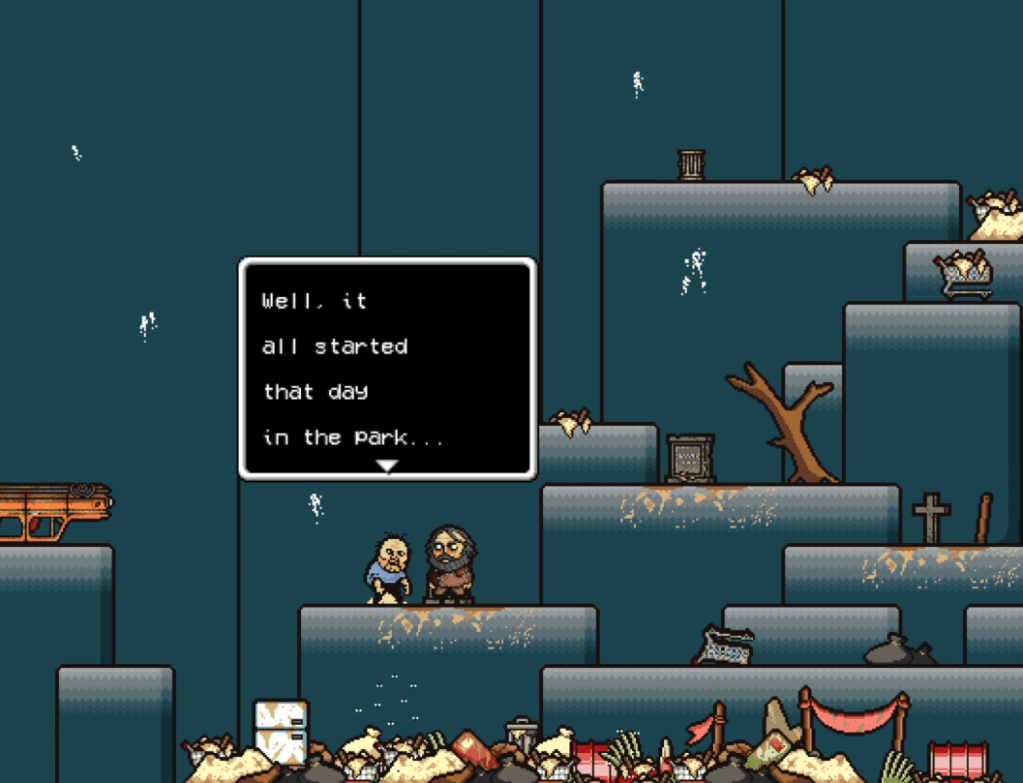Advance dialogue using the white continue arrow

click(x=387, y=465)
